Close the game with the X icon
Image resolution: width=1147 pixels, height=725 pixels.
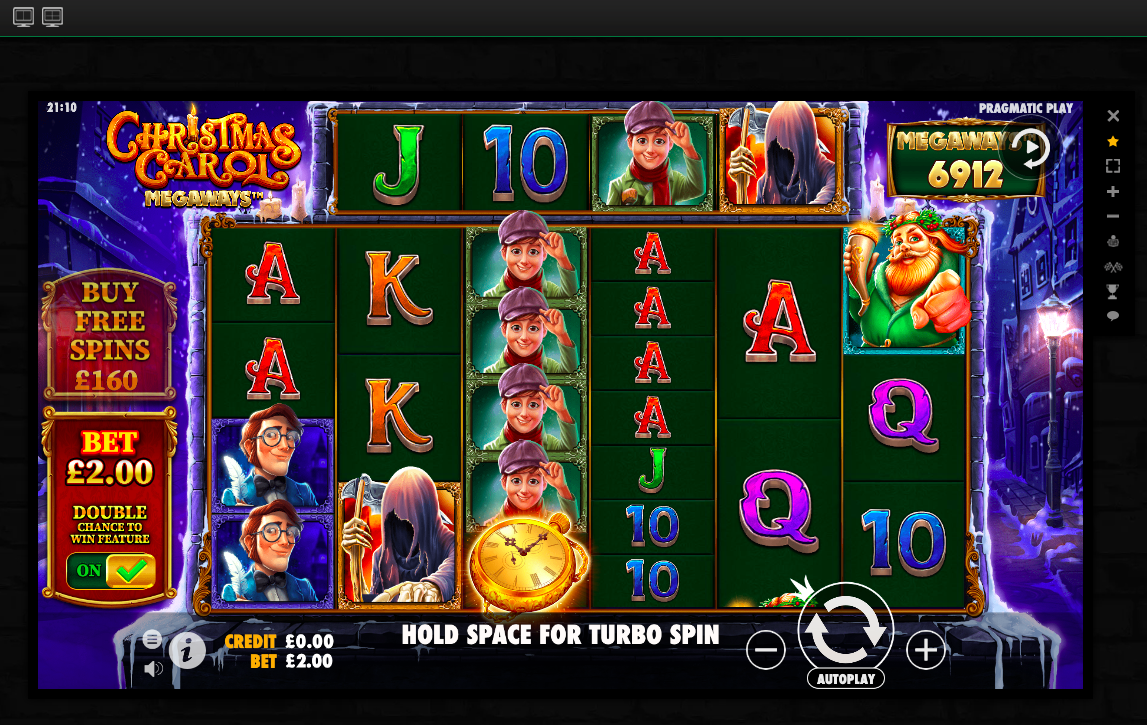click(x=1113, y=116)
